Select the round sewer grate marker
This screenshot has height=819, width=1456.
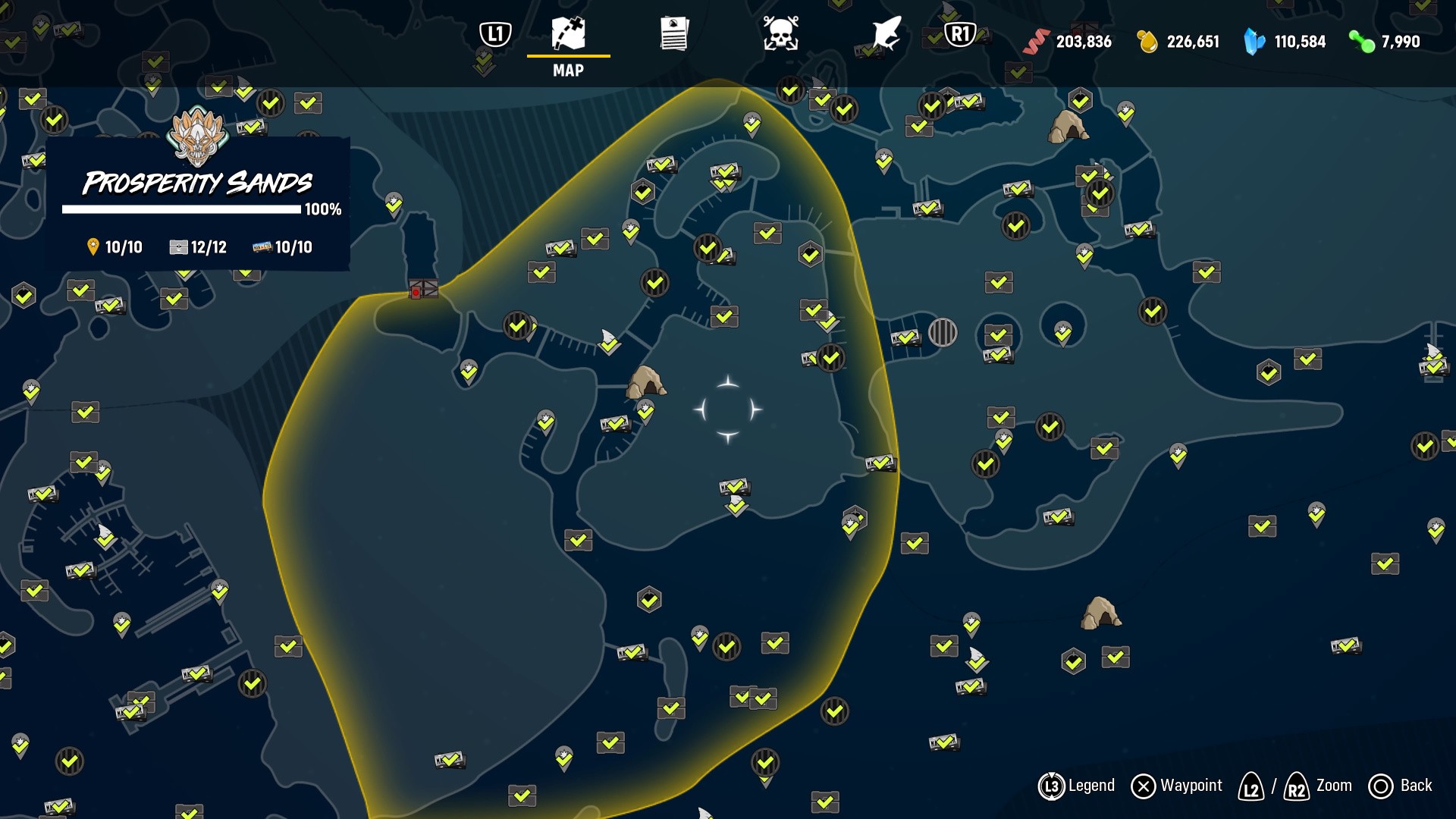943,332
